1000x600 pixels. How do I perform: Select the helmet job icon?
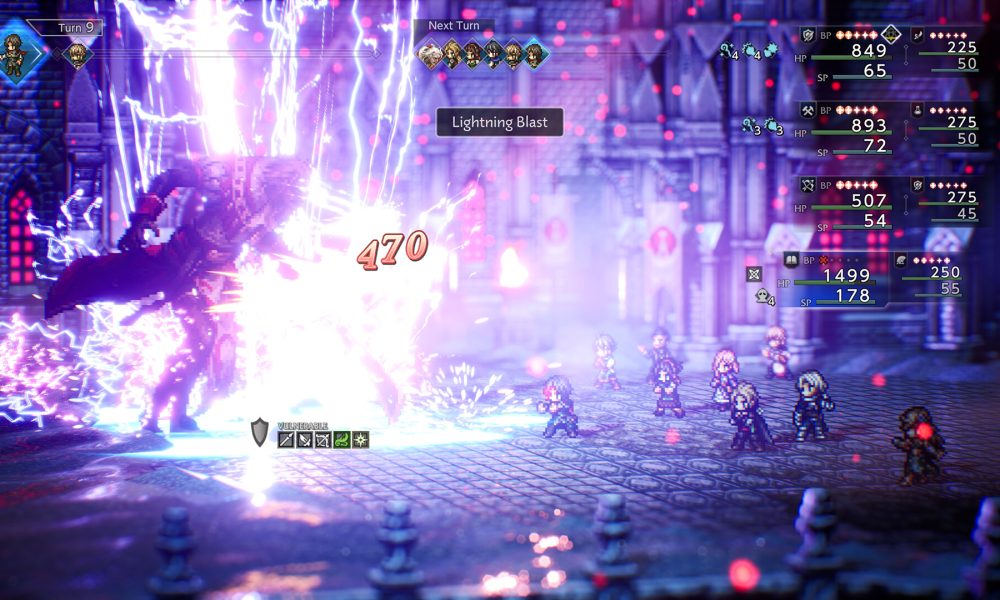click(900, 260)
